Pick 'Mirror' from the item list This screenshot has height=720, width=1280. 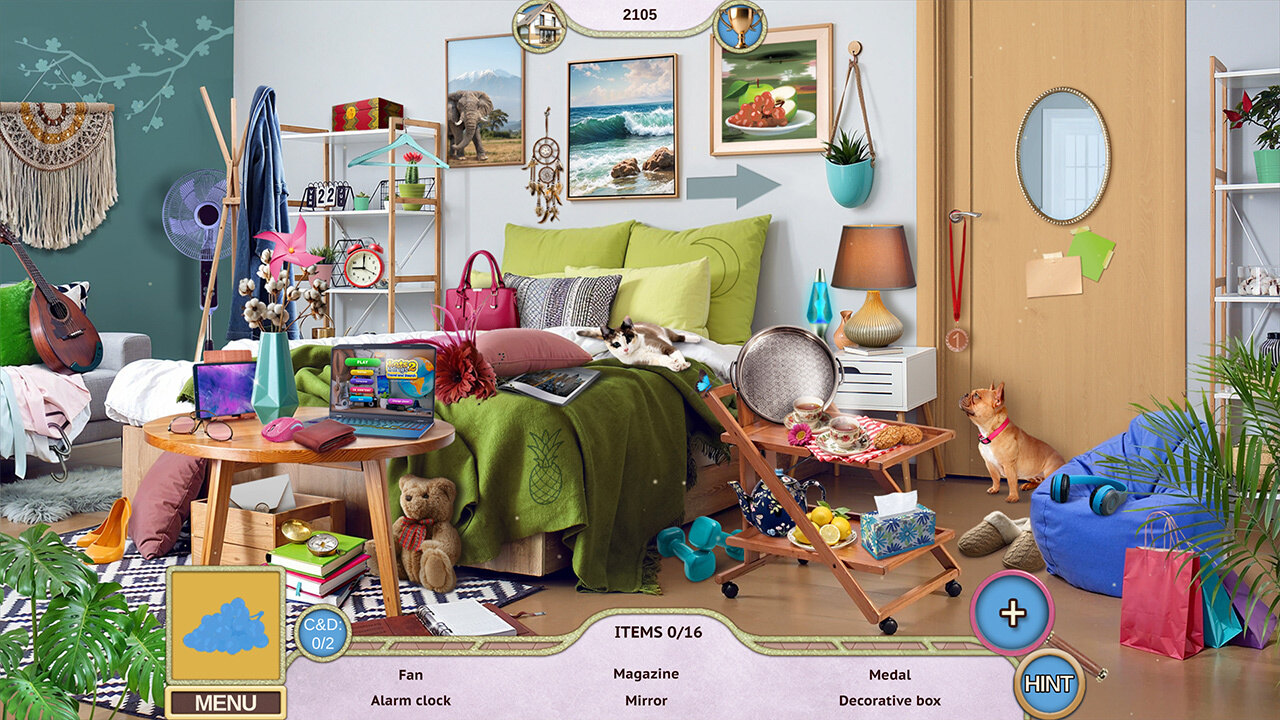tap(646, 701)
